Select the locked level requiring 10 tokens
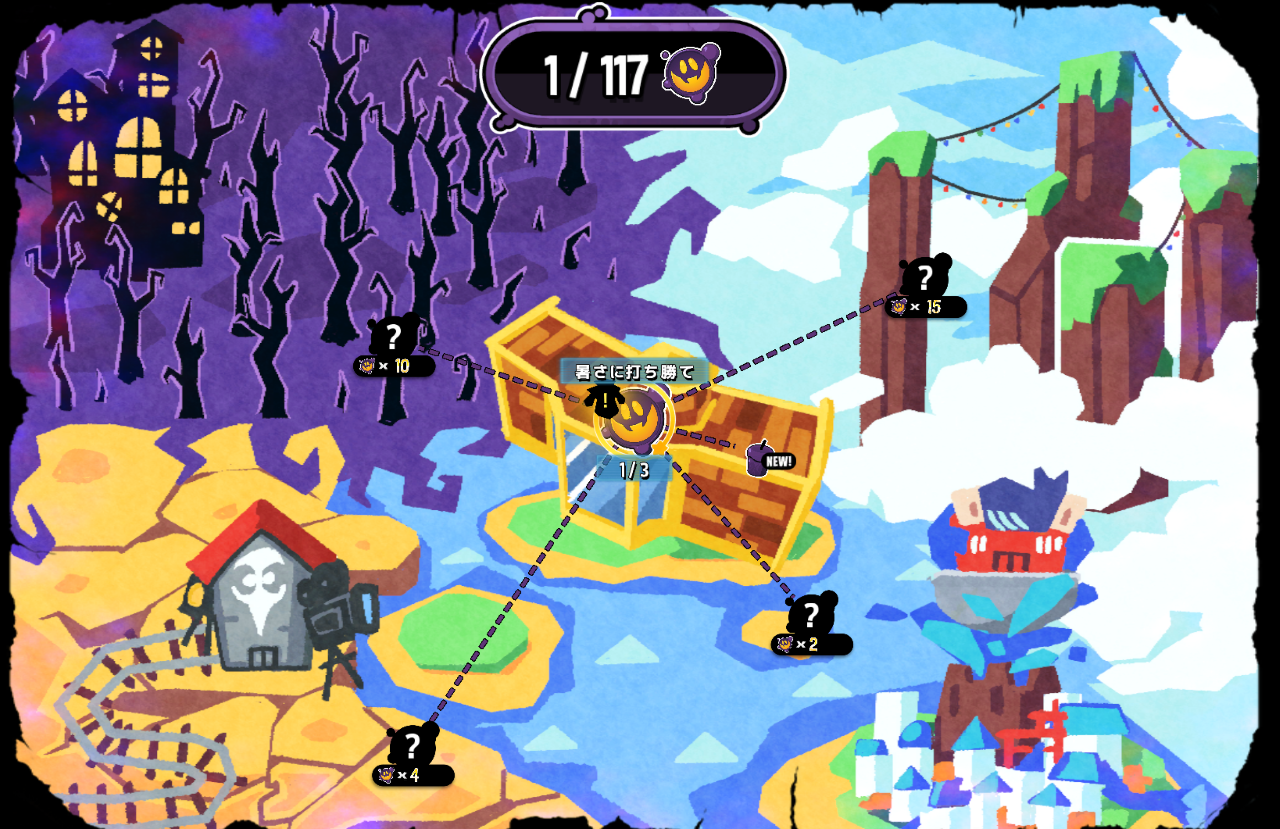Viewport: 1280px width, 829px height. [394, 337]
